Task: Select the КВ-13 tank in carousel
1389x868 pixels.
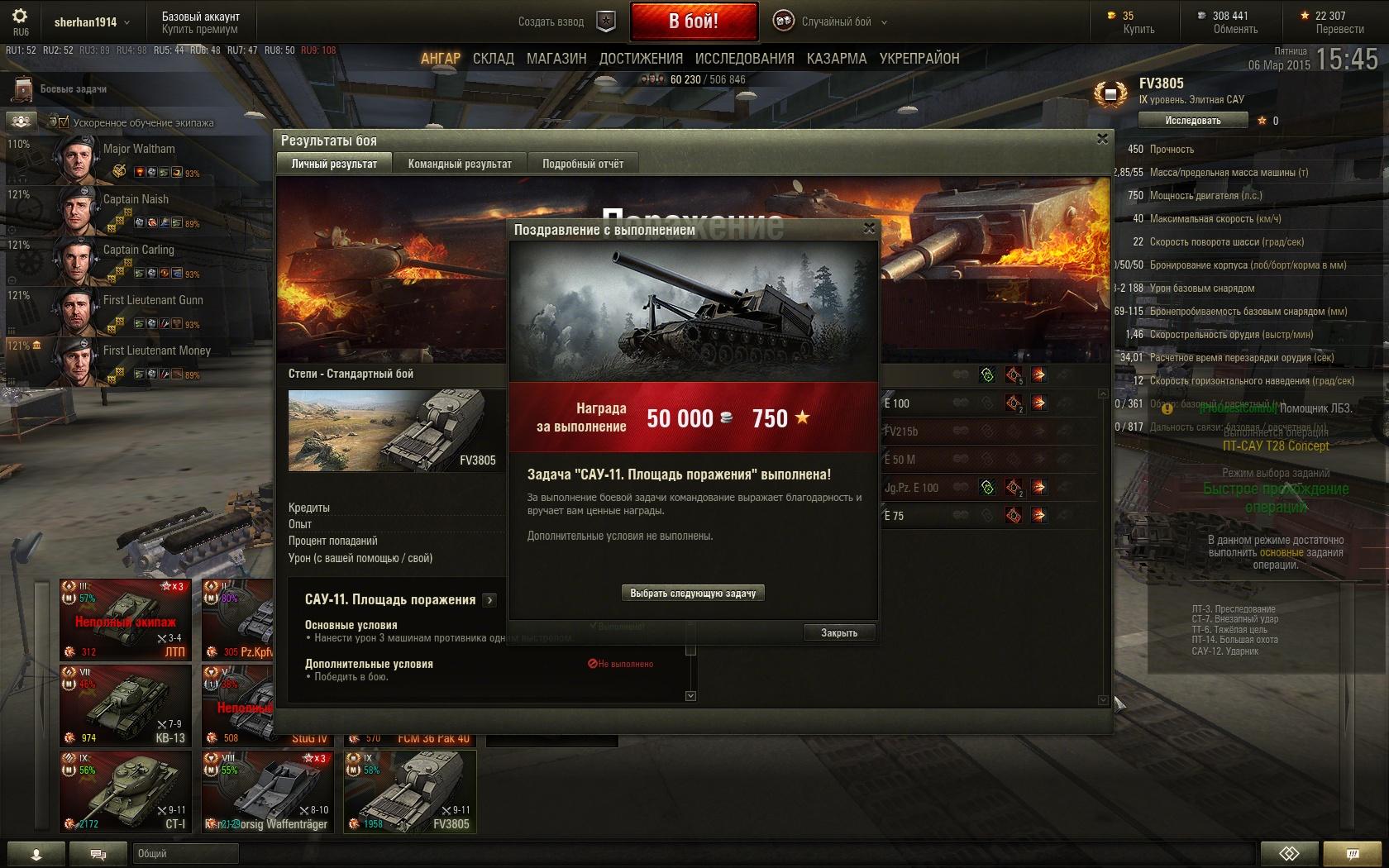Action: [x=126, y=705]
